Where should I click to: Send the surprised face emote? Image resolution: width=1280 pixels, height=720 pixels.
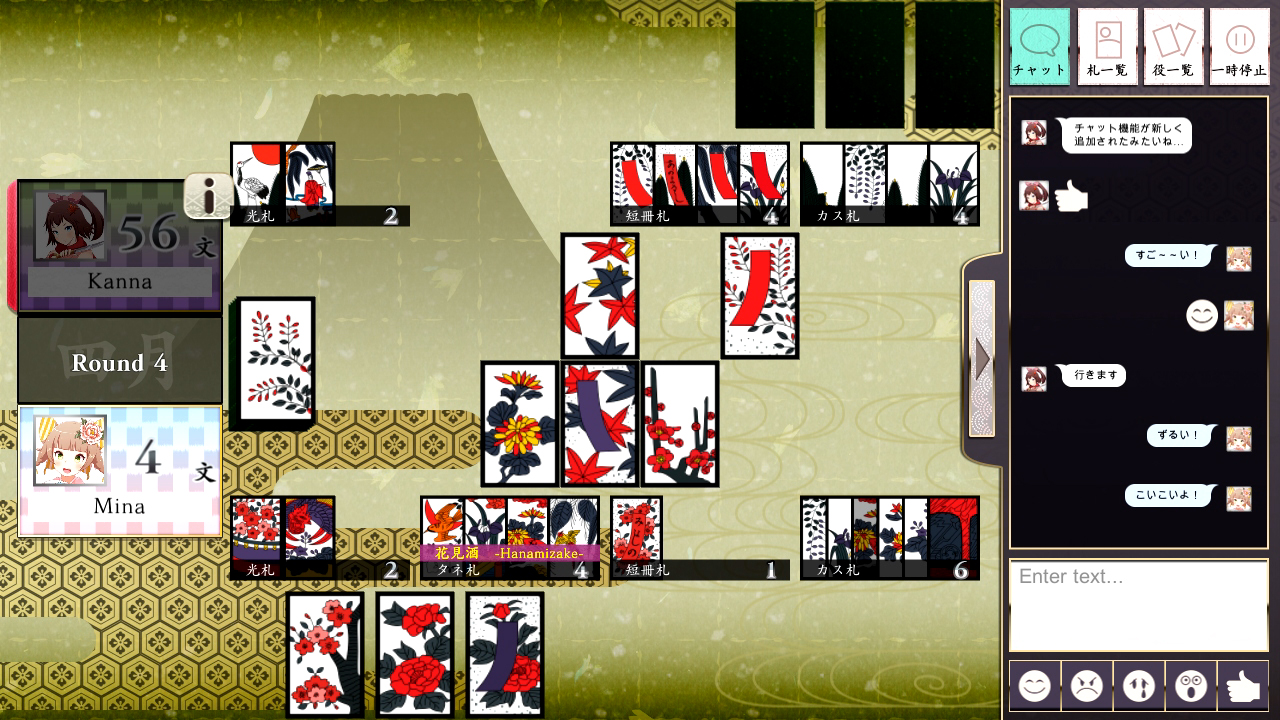pos(1190,686)
